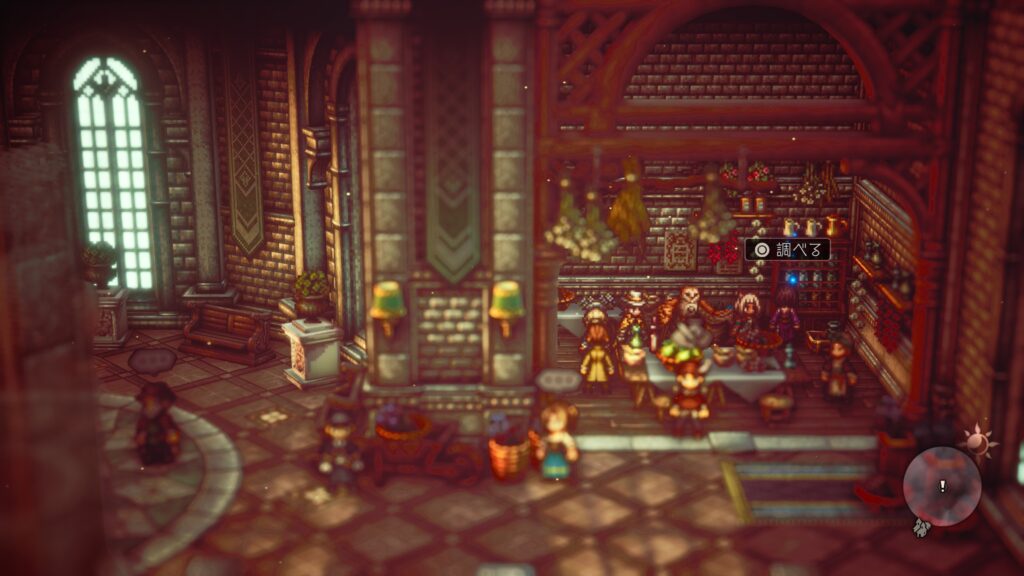Click the footprints icon below the minimap
1024x576 pixels.
click(923, 525)
